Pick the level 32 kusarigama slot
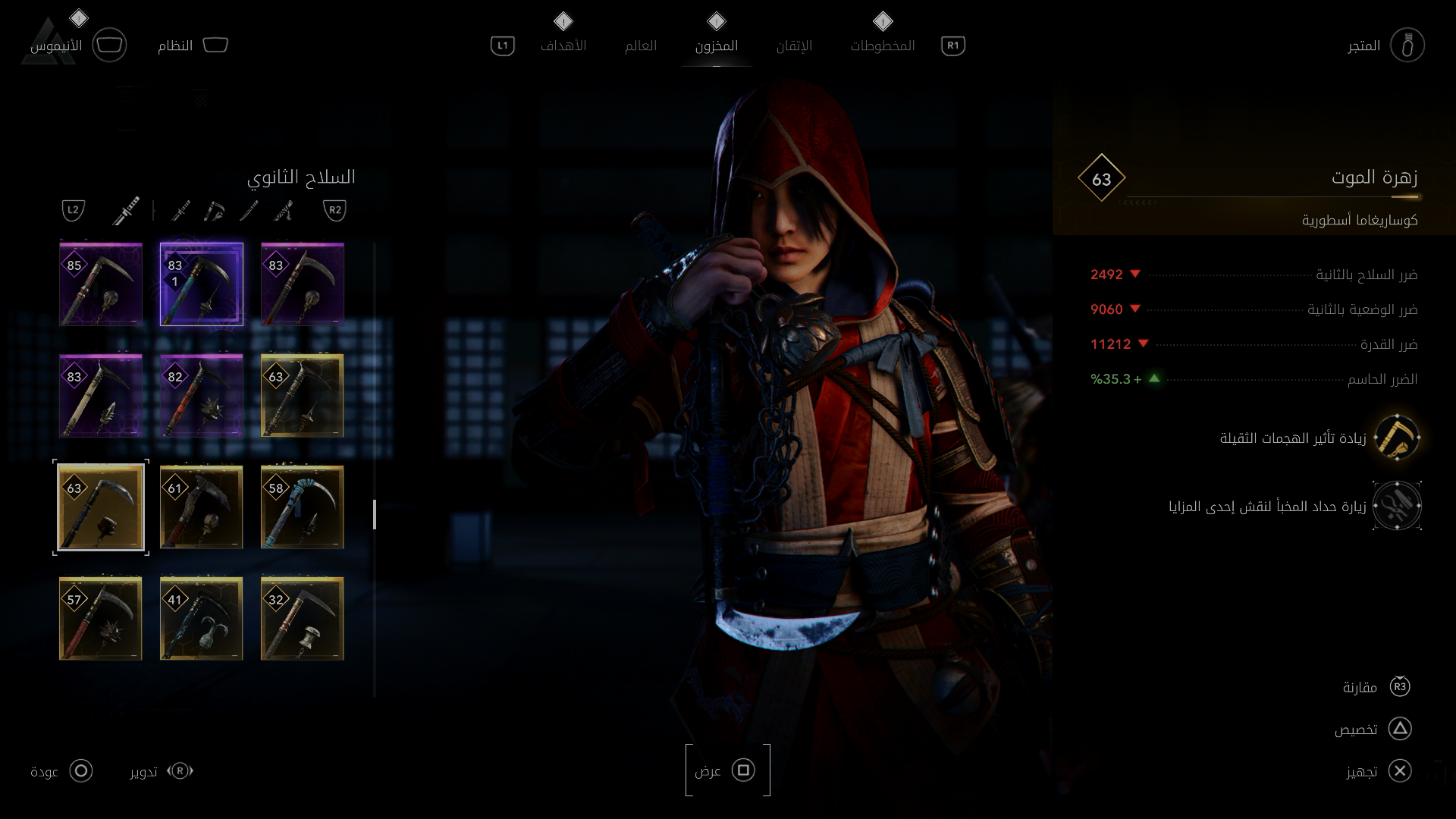Viewport: 1456px width, 819px height. [303, 619]
